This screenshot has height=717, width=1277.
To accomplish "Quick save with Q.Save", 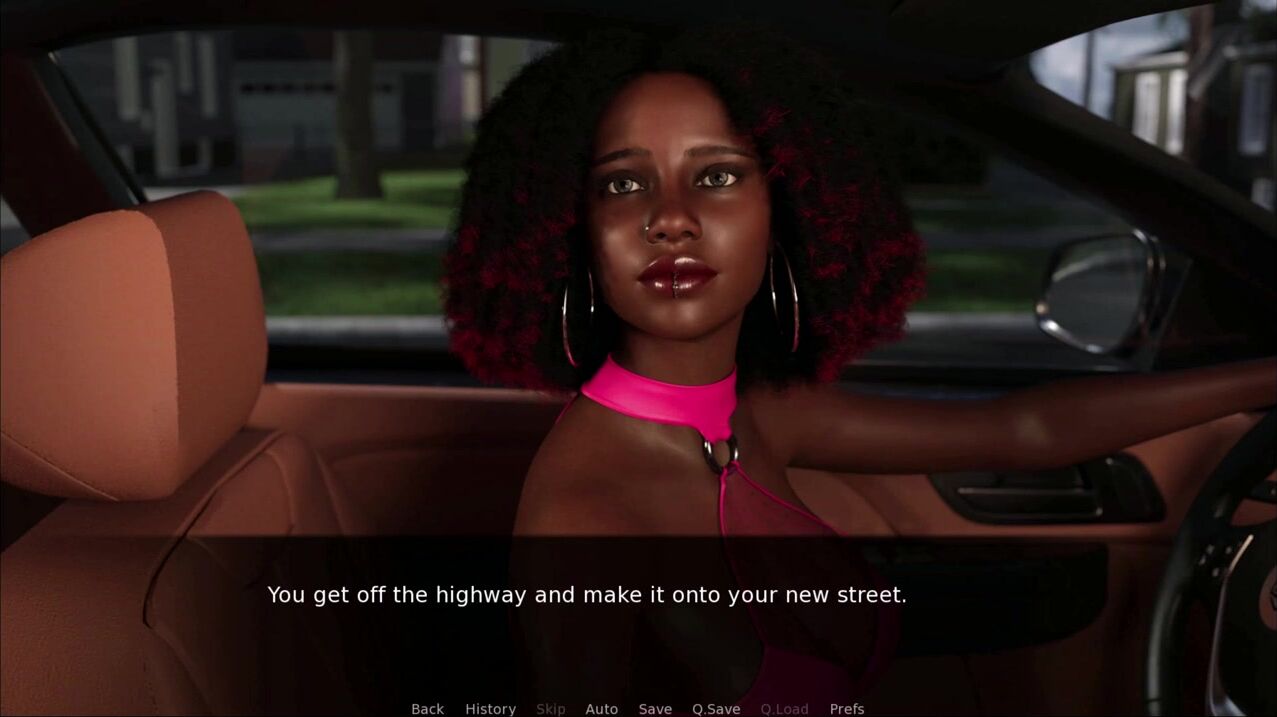I will click(716, 709).
